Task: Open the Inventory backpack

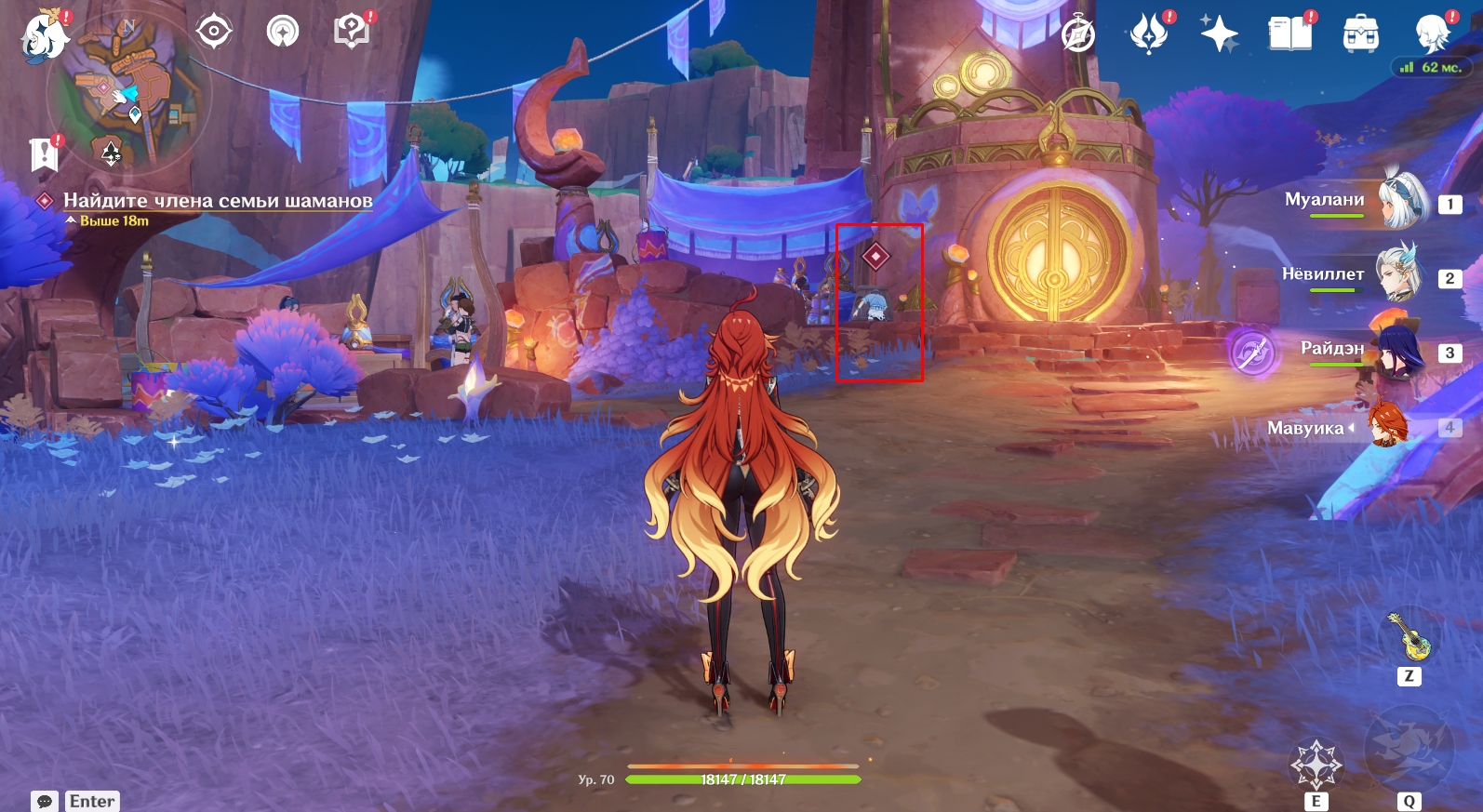Action: point(1360,34)
